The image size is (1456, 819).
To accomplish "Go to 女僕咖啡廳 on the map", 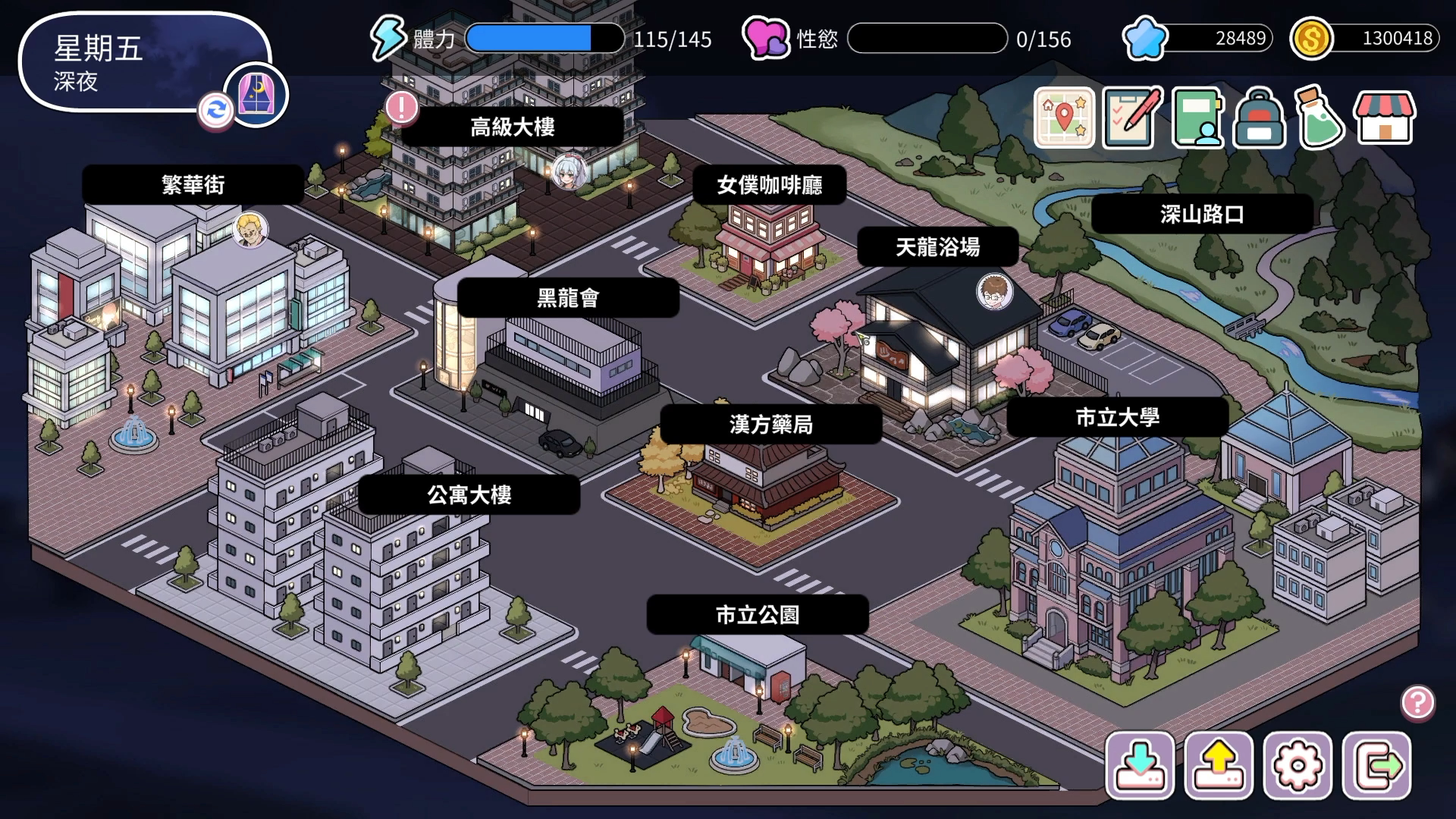I will click(x=769, y=184).
